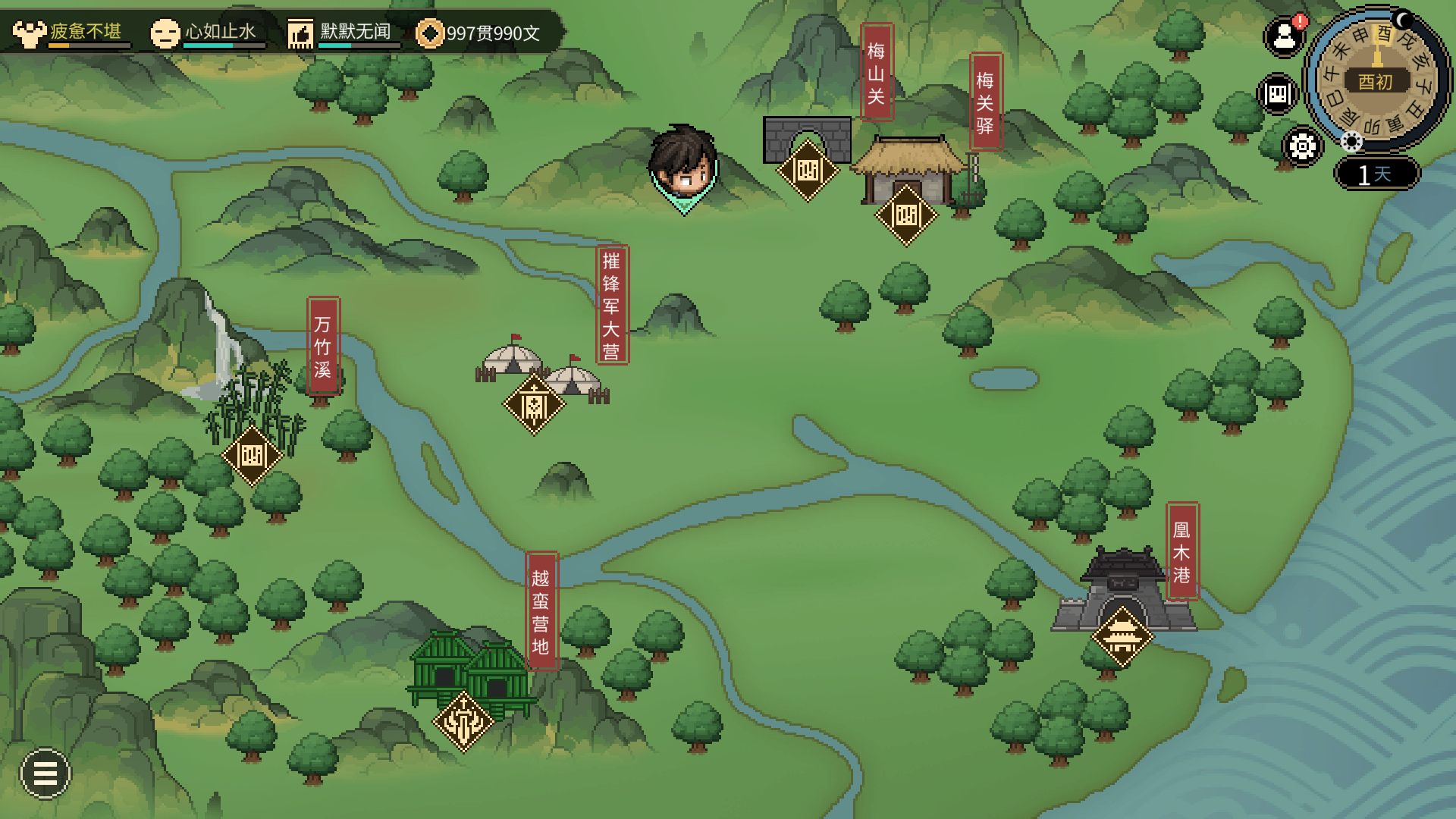Travel to the 梅关驿 station marker
The width and height of the screenshot is (1456, 819).
[906, 215]
